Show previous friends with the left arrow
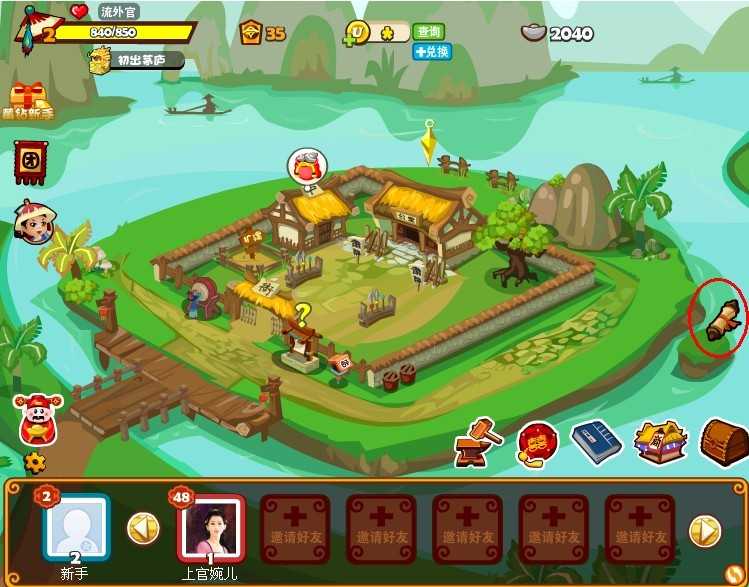Screen dimensions: 749x587 coord(141,527)
